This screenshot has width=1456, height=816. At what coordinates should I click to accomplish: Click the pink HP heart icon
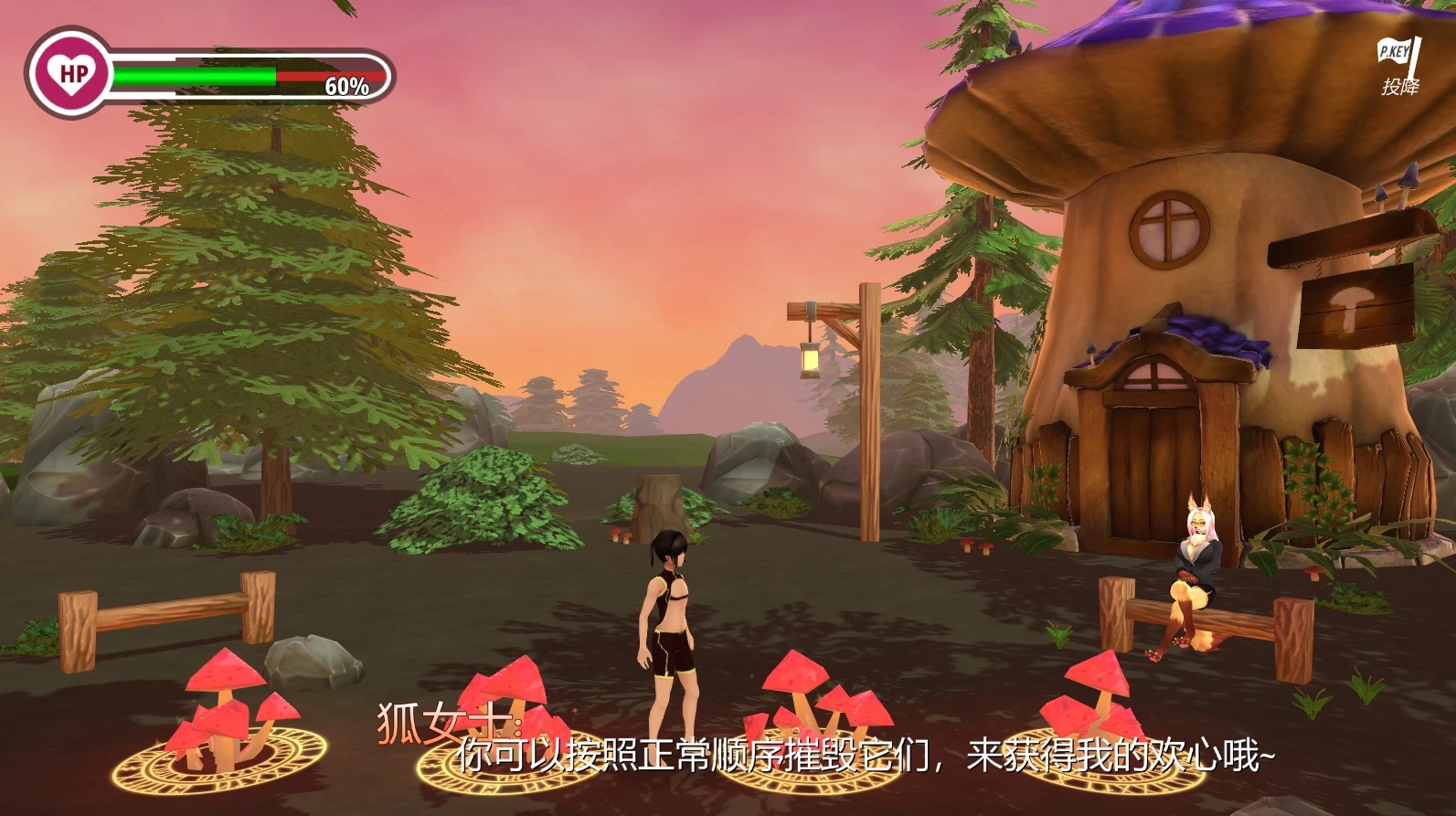[x=73, y=72]
